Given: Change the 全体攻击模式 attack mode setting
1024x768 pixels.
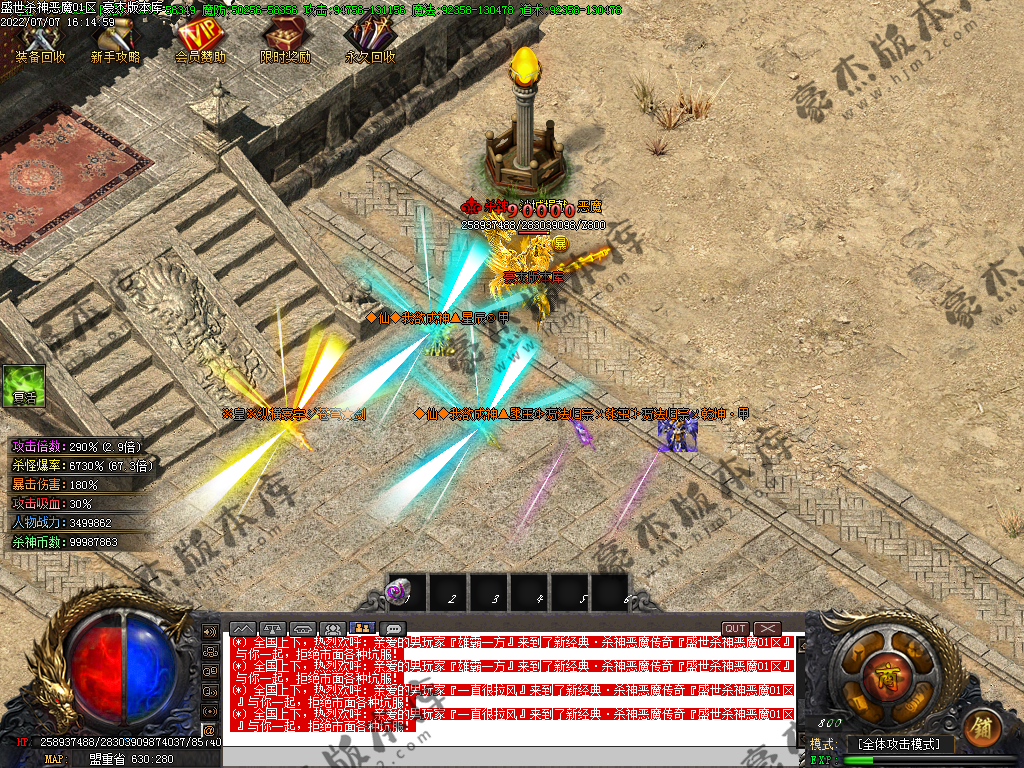Looking at the screenshot, I should pos(900,744).
